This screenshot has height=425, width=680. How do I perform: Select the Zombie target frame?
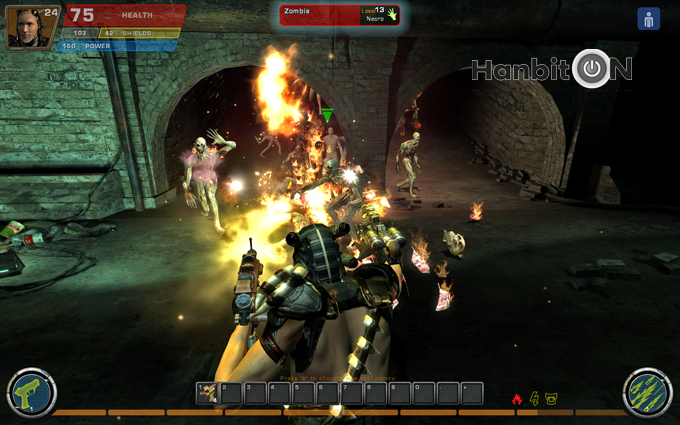click(x=340, y=14)
